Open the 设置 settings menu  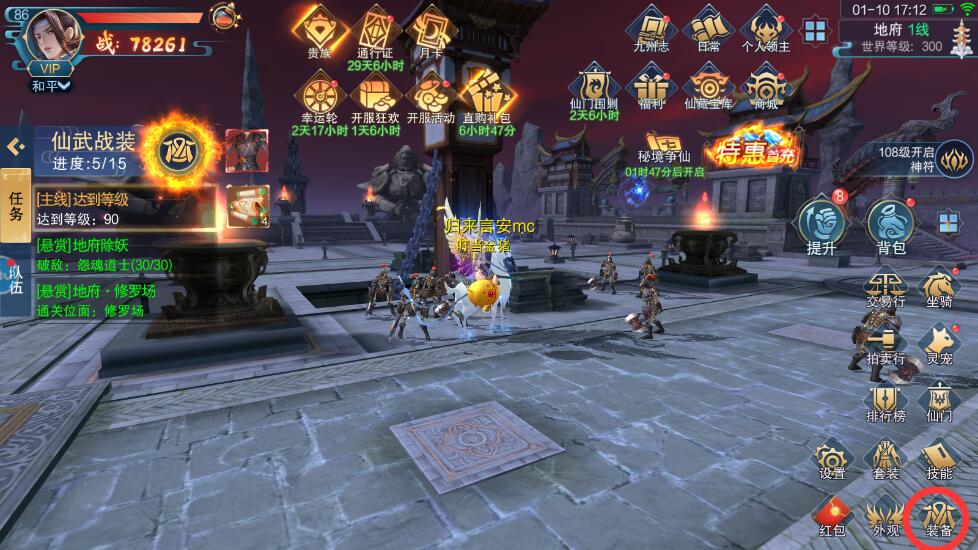point(832,460)
